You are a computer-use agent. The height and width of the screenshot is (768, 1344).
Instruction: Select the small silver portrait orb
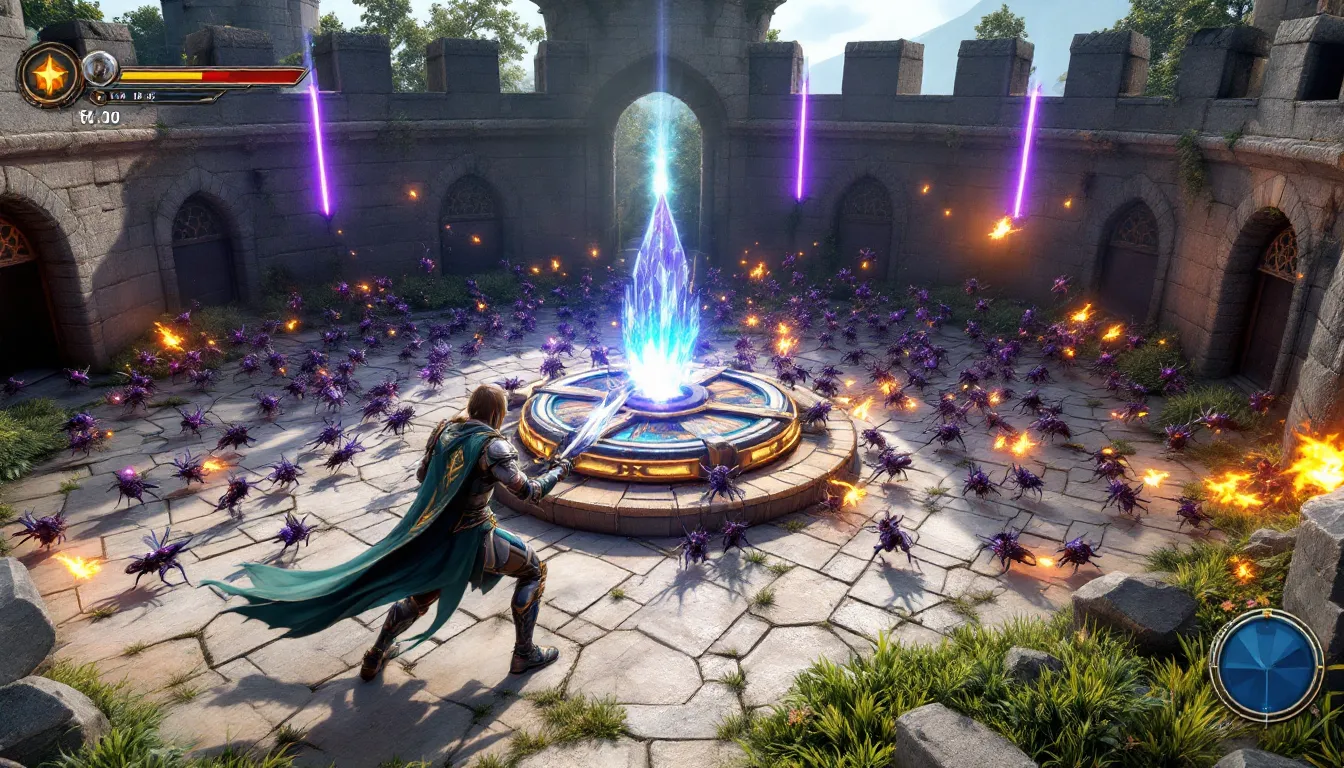(x=99, y=68)
